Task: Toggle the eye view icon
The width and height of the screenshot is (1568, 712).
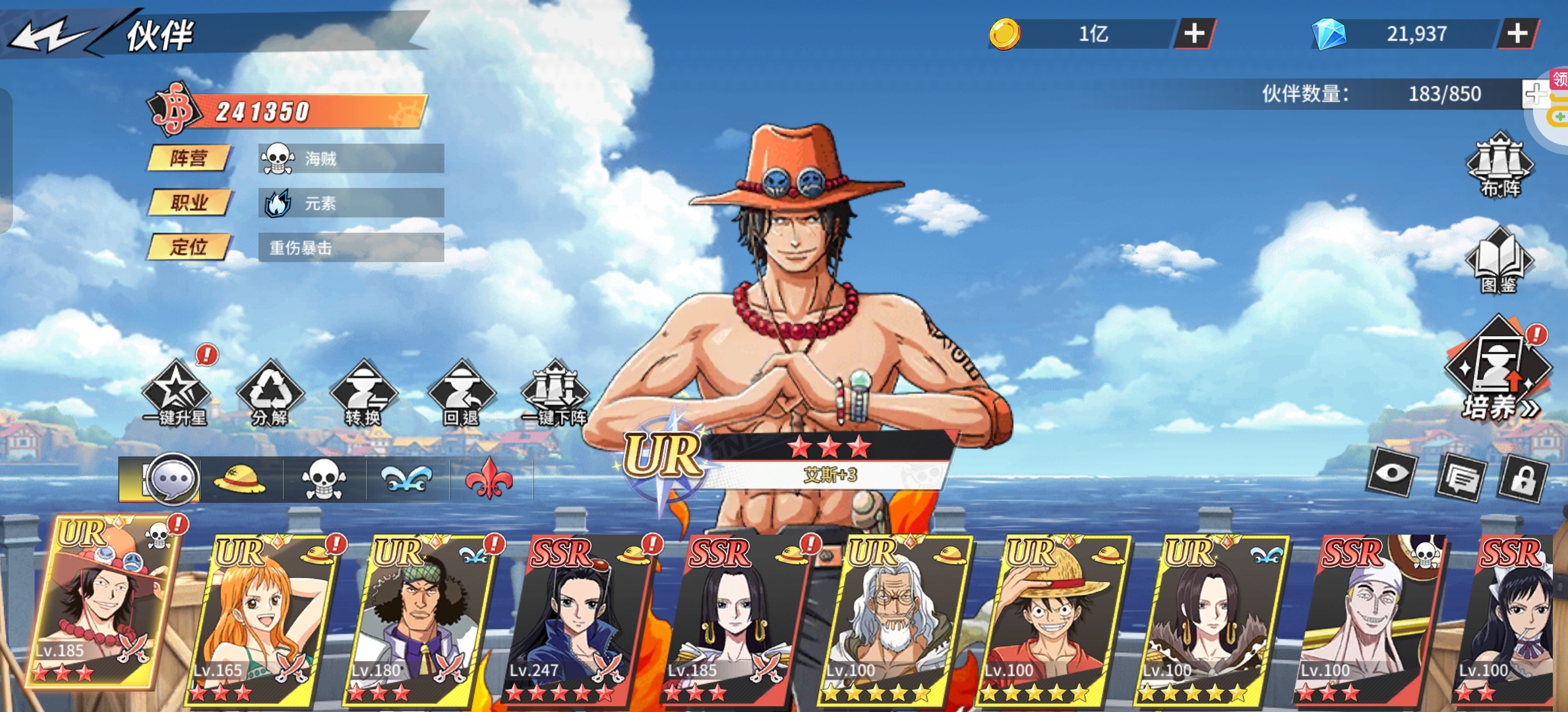Action: (x=1391, y=473)
